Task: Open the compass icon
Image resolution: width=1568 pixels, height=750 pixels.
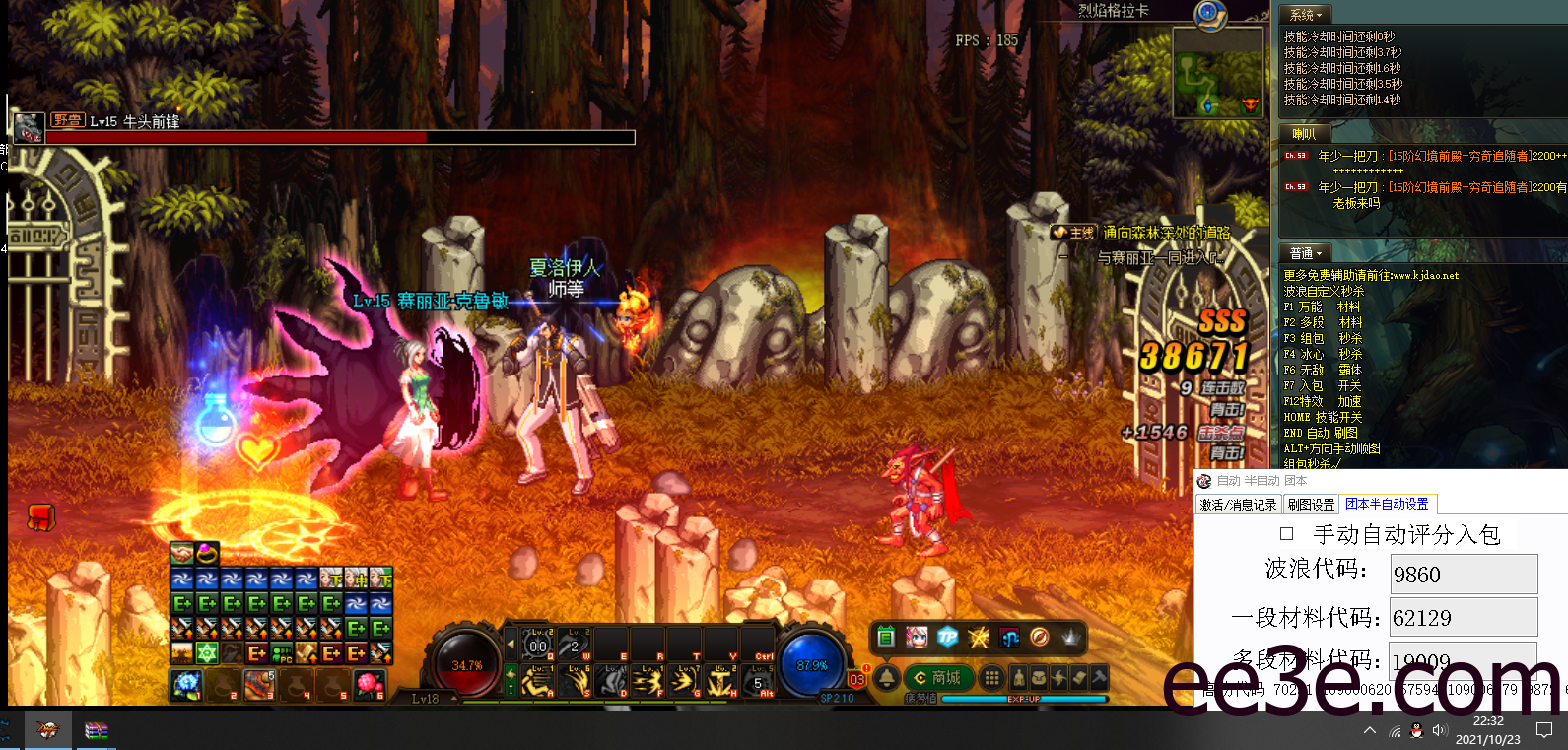Action: [x=1039, y=638]
